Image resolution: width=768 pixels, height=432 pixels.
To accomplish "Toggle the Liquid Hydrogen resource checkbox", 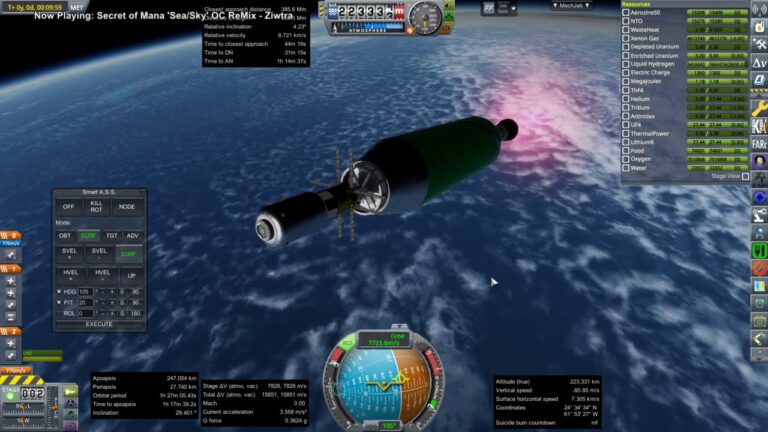I will point(627,63).
